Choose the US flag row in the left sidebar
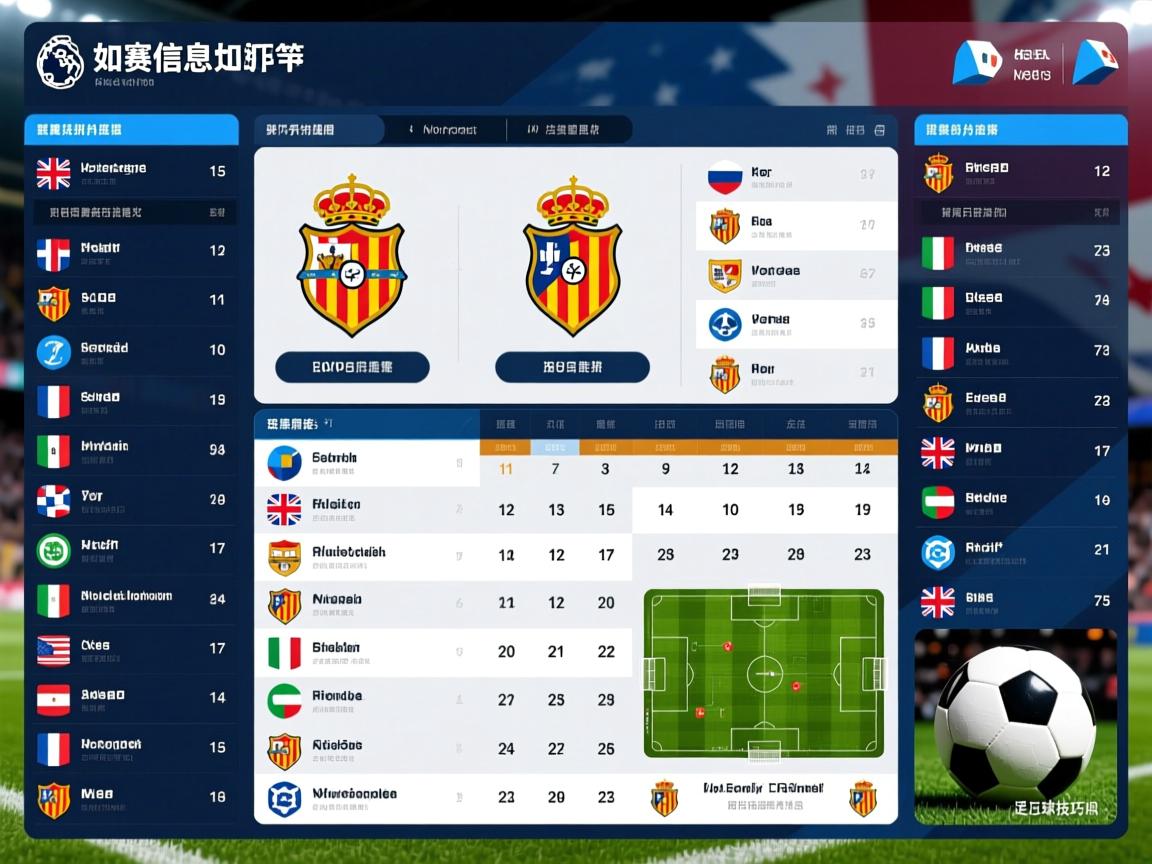This screenshot has width=1152, height=864. tap(130, 649)
